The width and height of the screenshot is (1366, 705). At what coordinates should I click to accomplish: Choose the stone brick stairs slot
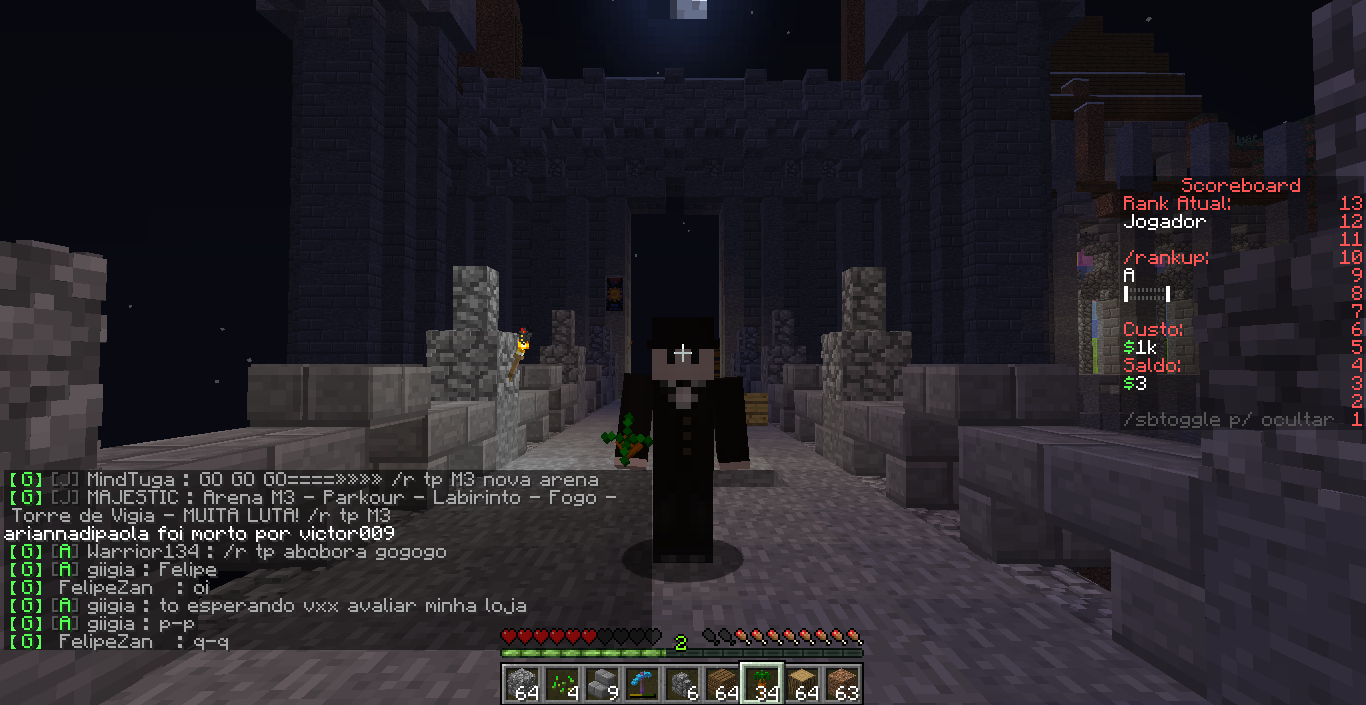click(601, 683)
